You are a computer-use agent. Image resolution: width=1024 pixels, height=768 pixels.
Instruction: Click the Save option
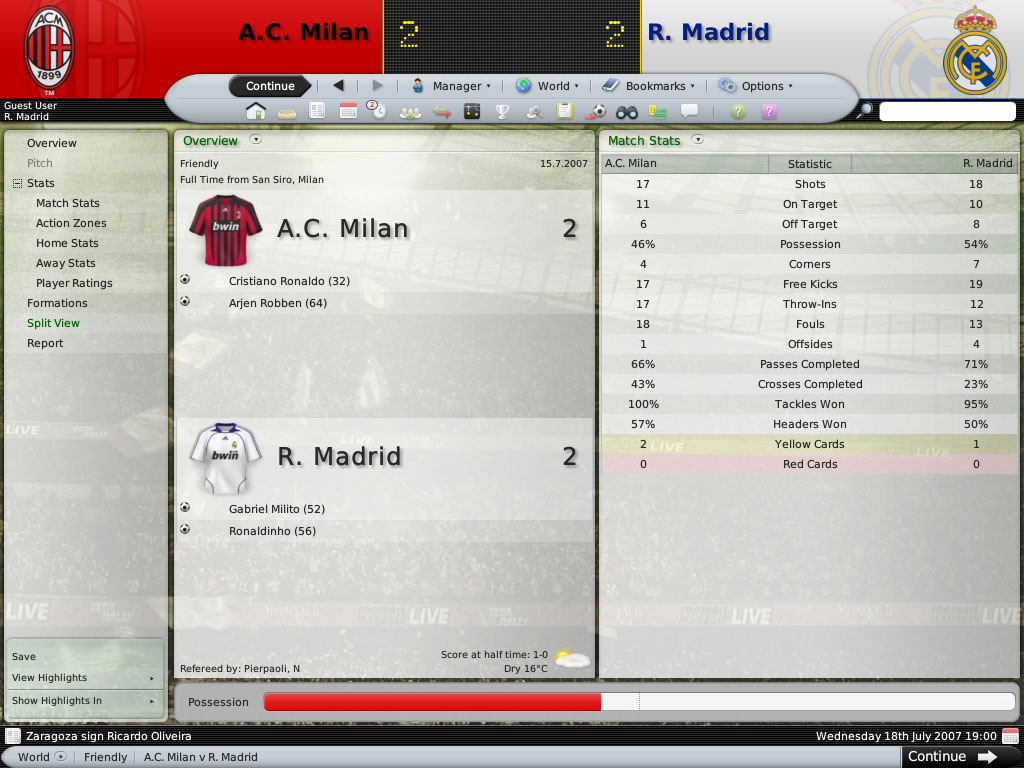click(24, 656)
